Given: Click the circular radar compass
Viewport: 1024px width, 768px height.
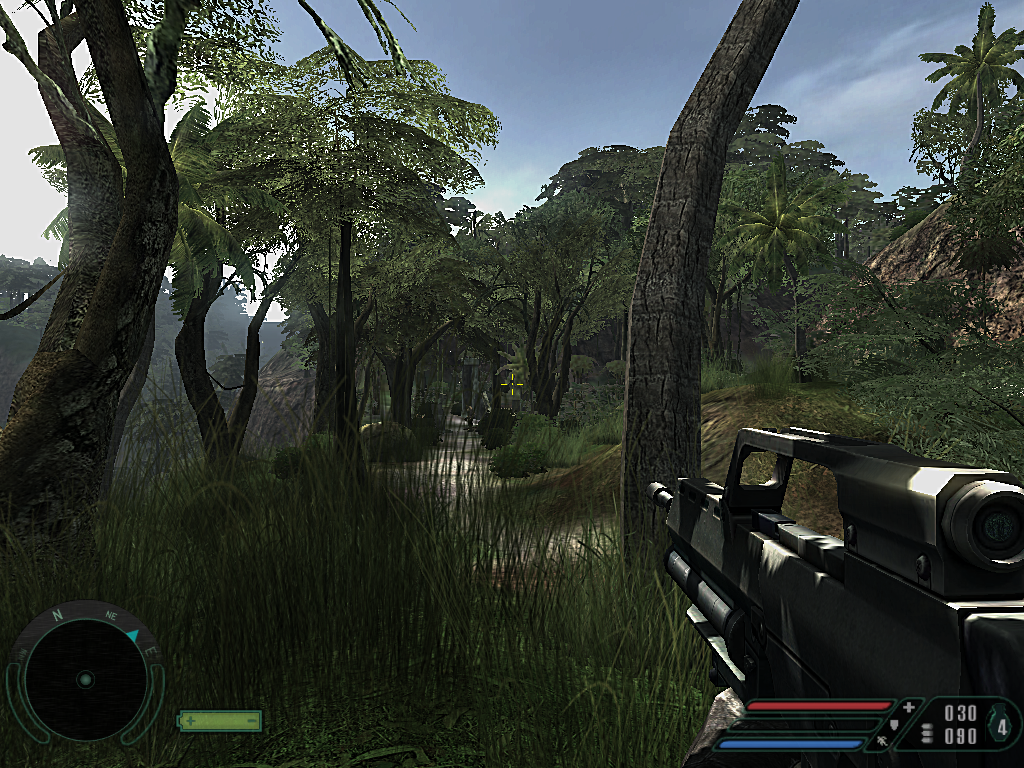Looking at the screenshot, I should click(85, 679).
